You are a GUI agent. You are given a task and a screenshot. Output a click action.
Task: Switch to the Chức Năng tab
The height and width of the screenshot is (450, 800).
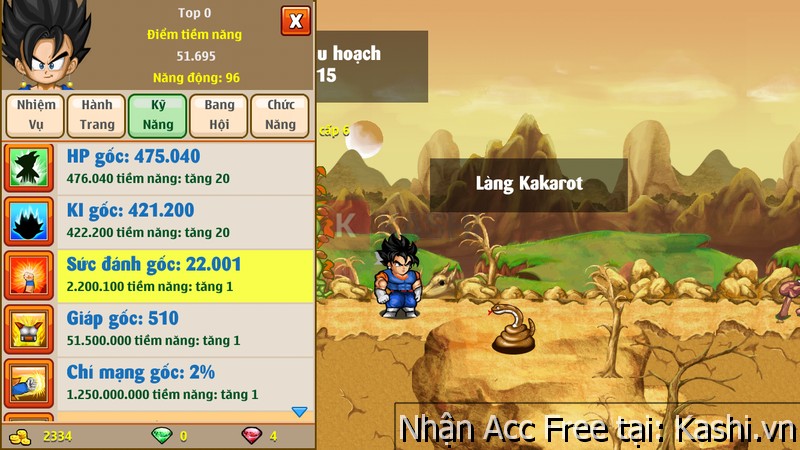280,115
